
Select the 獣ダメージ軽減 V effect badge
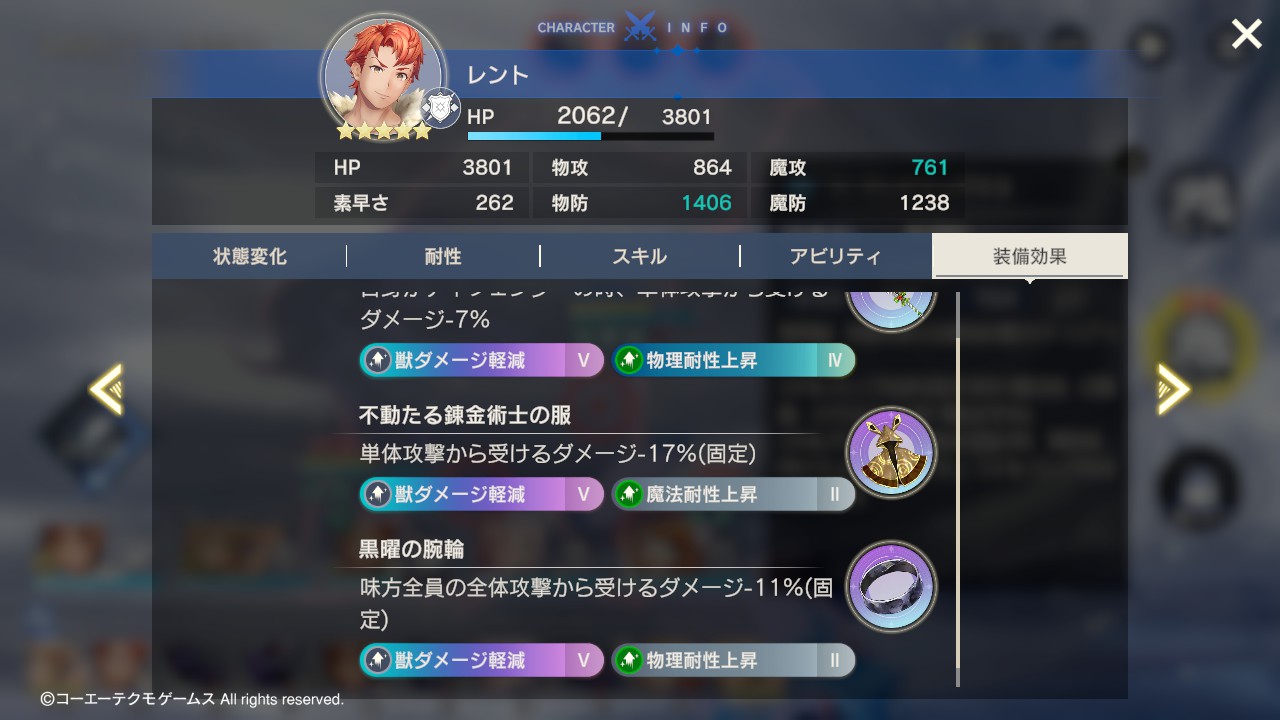click(x=480, y=360)
